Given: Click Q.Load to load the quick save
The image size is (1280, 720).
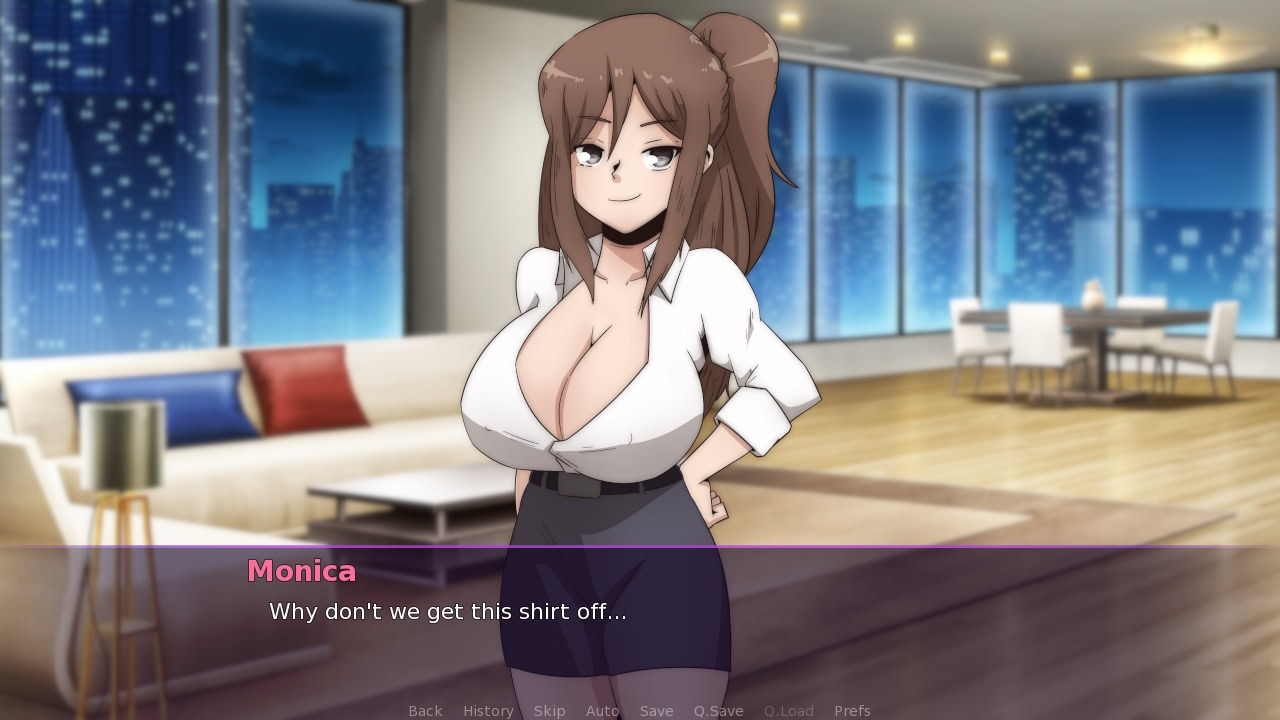Looking at the screenshot, I should pos(788,710).
